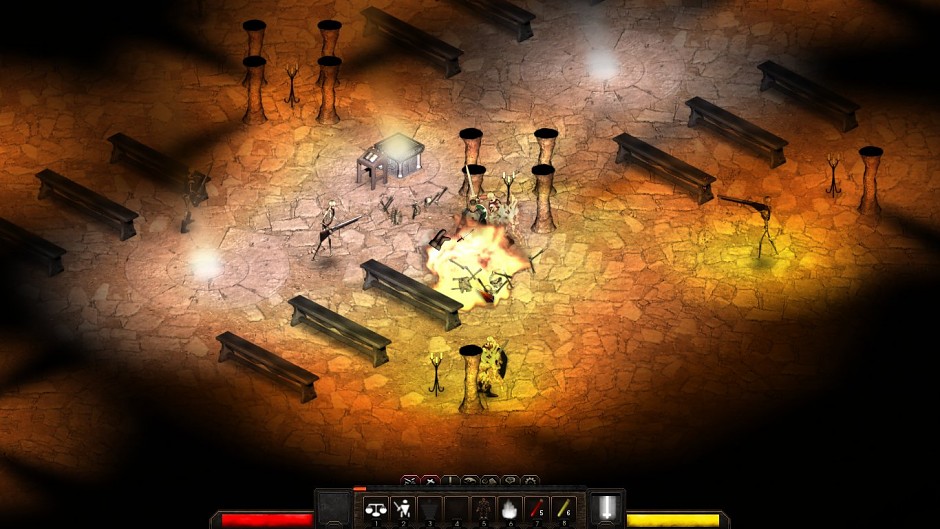Click the red X-shaped menu button
Screen dimensions: 940x529
tap(430, 481)
